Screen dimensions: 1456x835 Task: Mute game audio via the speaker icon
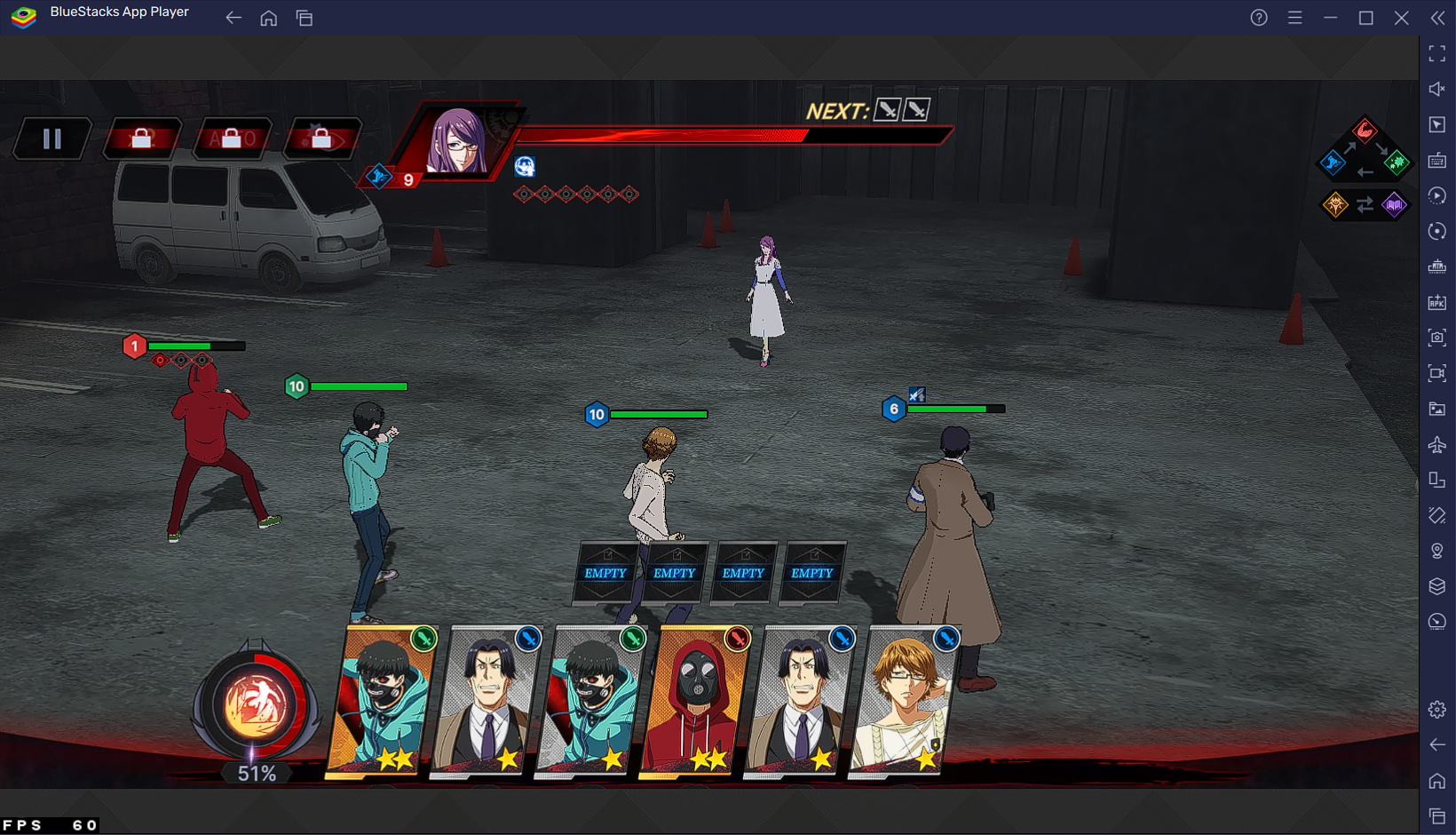(1436, 89)
